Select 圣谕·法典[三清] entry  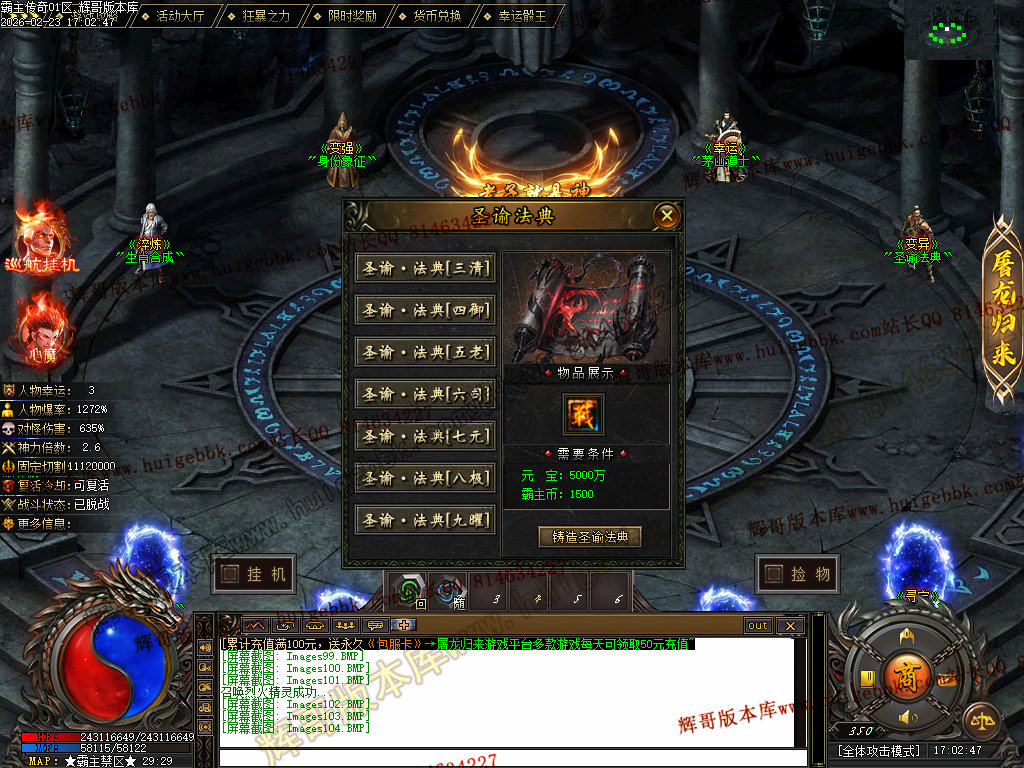pos(426,269)
